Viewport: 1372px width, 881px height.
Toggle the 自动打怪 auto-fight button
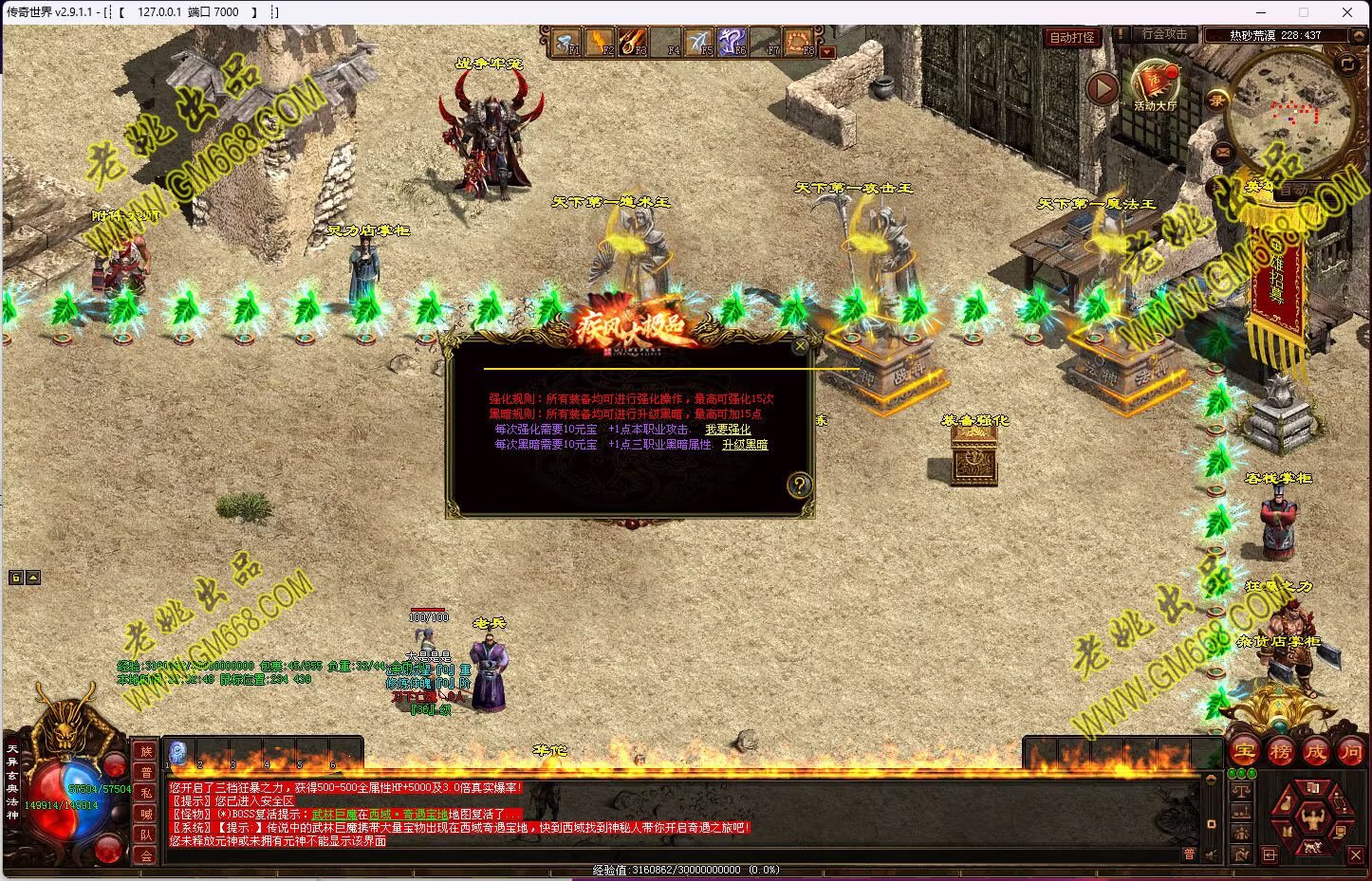[1072, 37]
